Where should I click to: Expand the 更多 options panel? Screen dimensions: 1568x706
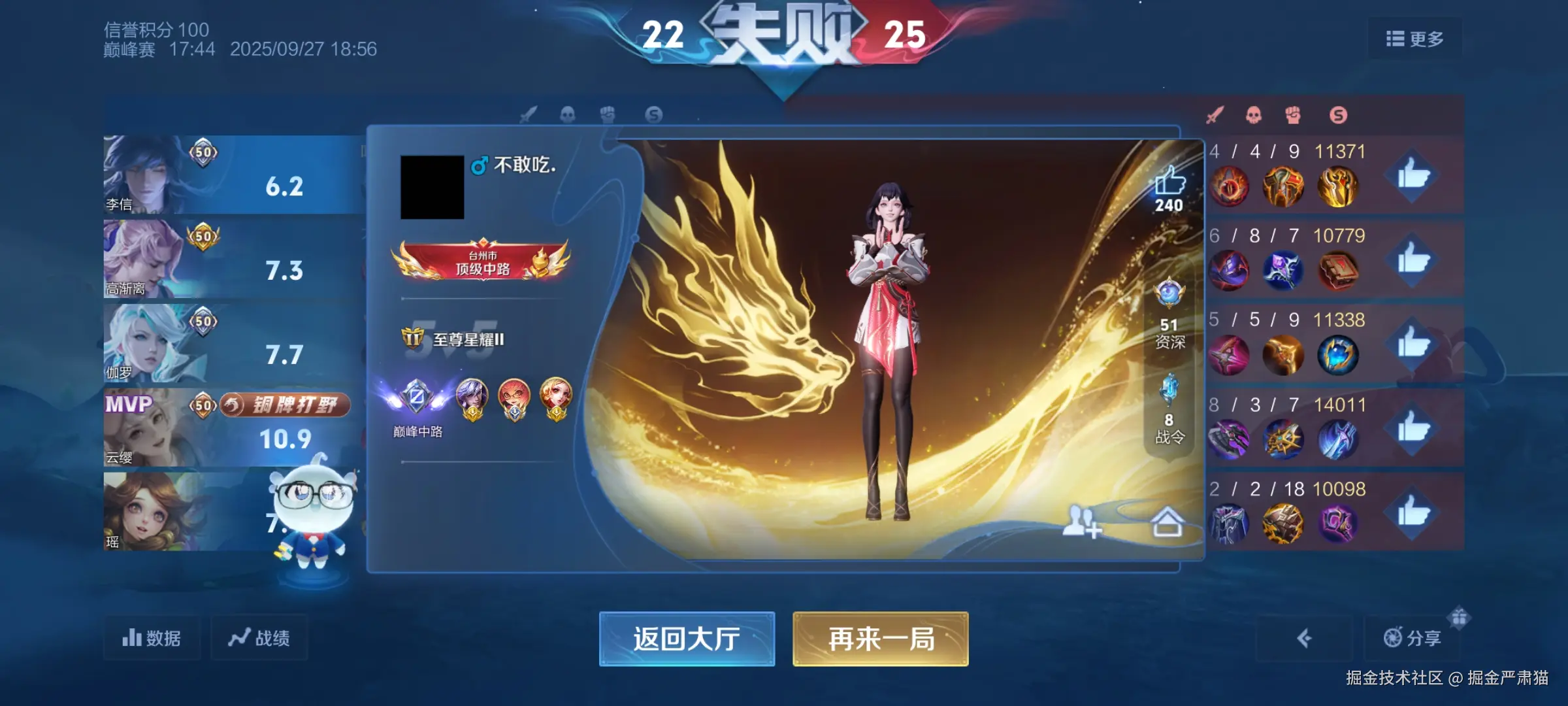pos(1414,39)
